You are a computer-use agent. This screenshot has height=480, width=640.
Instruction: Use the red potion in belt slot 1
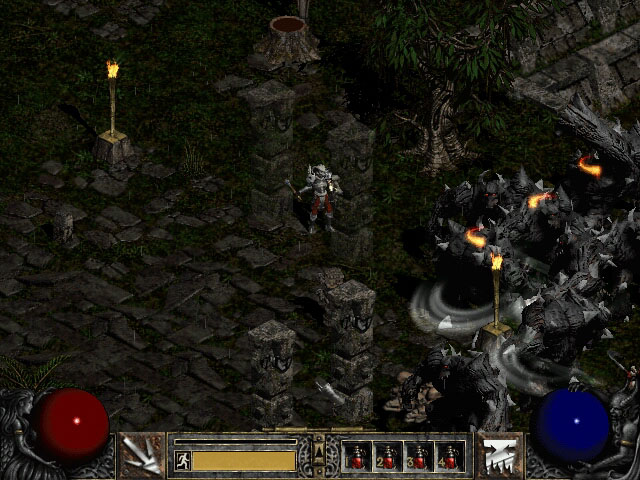coord(357,457)
